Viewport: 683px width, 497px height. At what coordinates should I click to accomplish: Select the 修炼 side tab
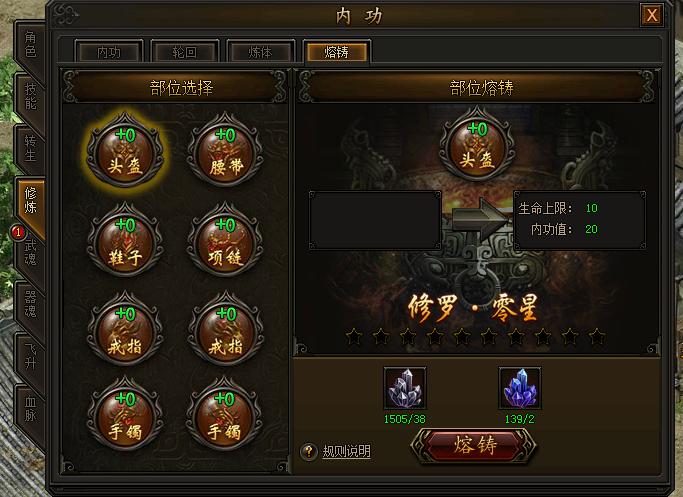pos(30,201)
